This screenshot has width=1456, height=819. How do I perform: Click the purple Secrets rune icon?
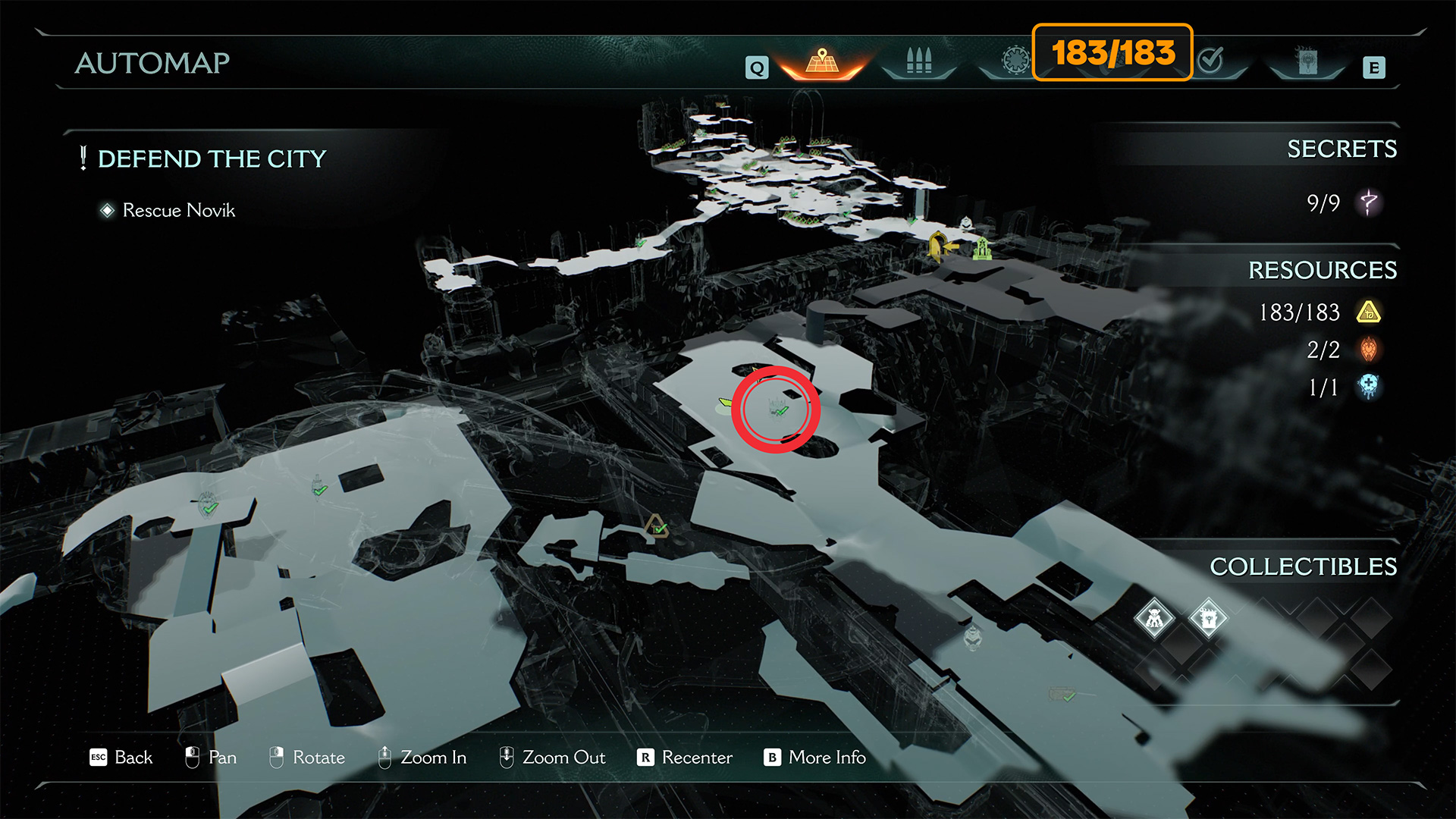pos(1369,202)
